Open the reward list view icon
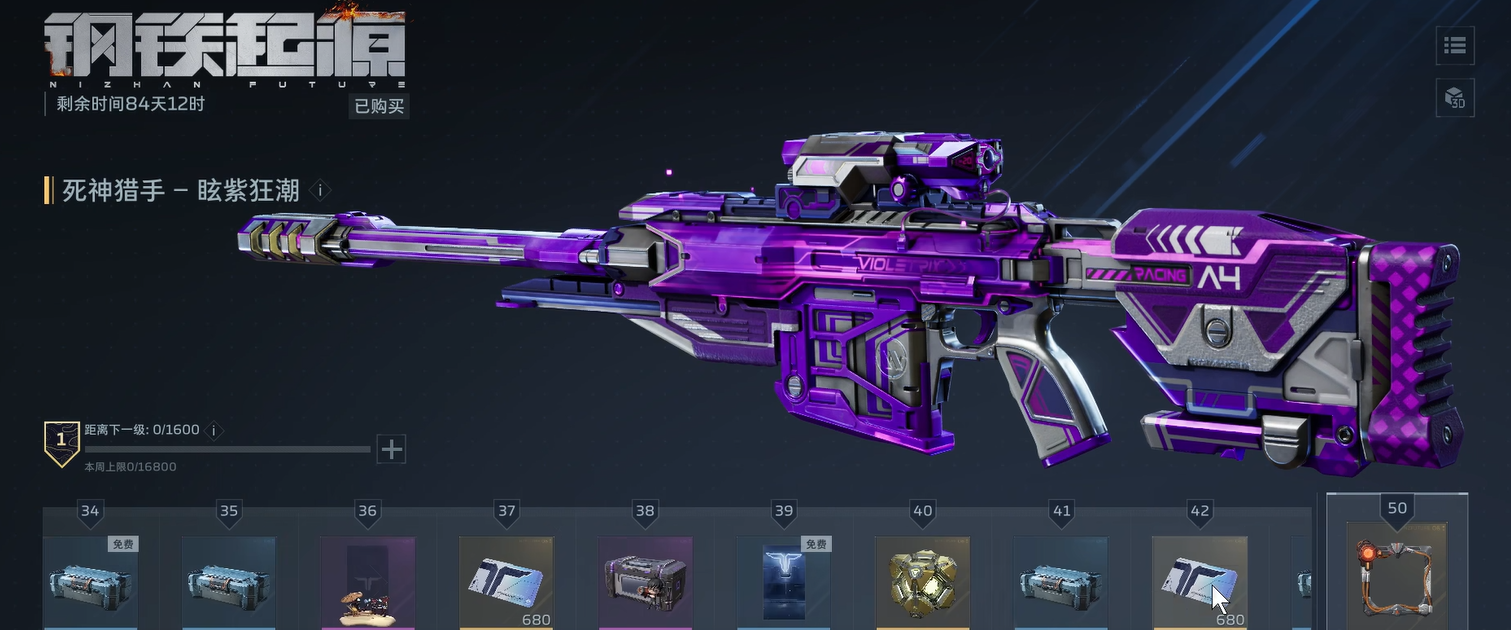Image resolution: width=1511 pixels, height=630 pixels. click(x=1455, y=45)
